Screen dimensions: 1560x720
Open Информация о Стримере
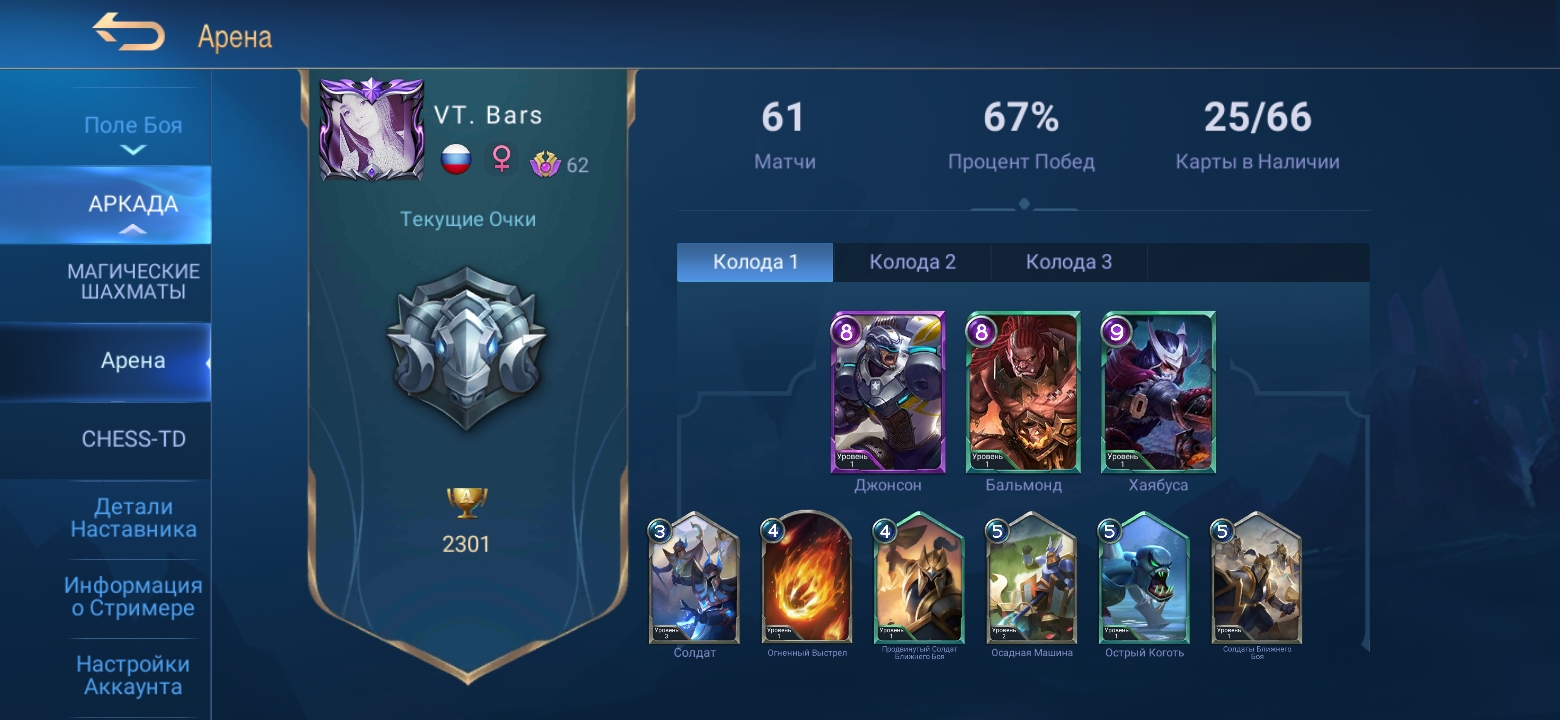(x=132, y=596)
